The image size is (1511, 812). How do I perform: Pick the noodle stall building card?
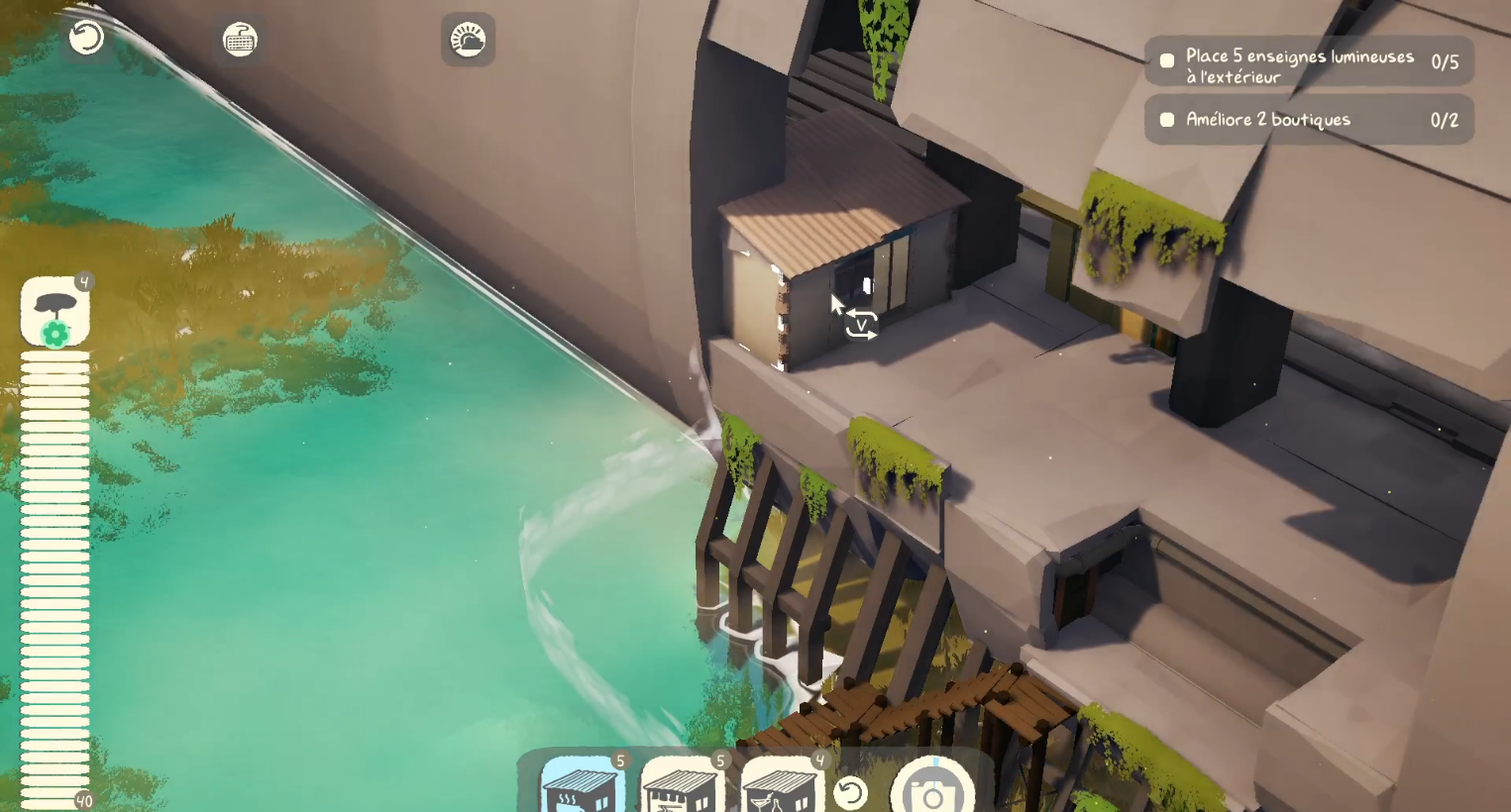[683, 786]
